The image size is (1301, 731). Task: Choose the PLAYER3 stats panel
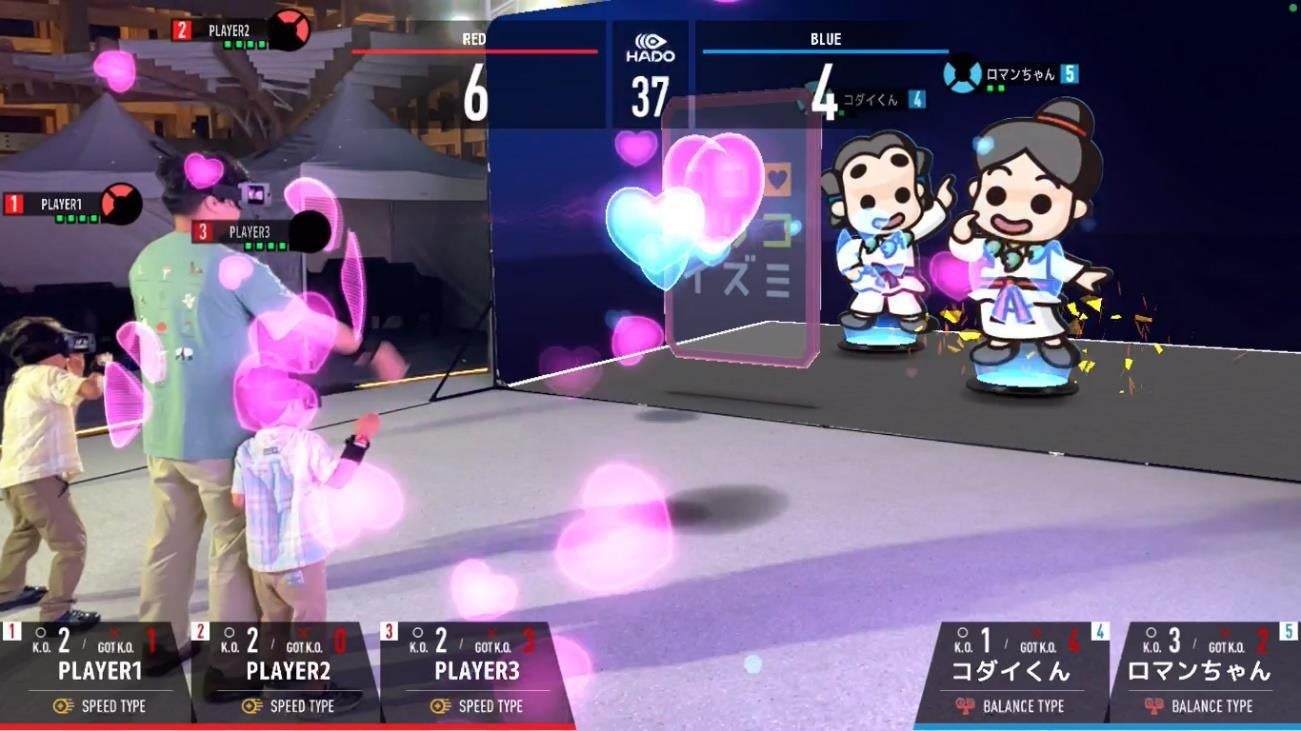tap(475, 671)
